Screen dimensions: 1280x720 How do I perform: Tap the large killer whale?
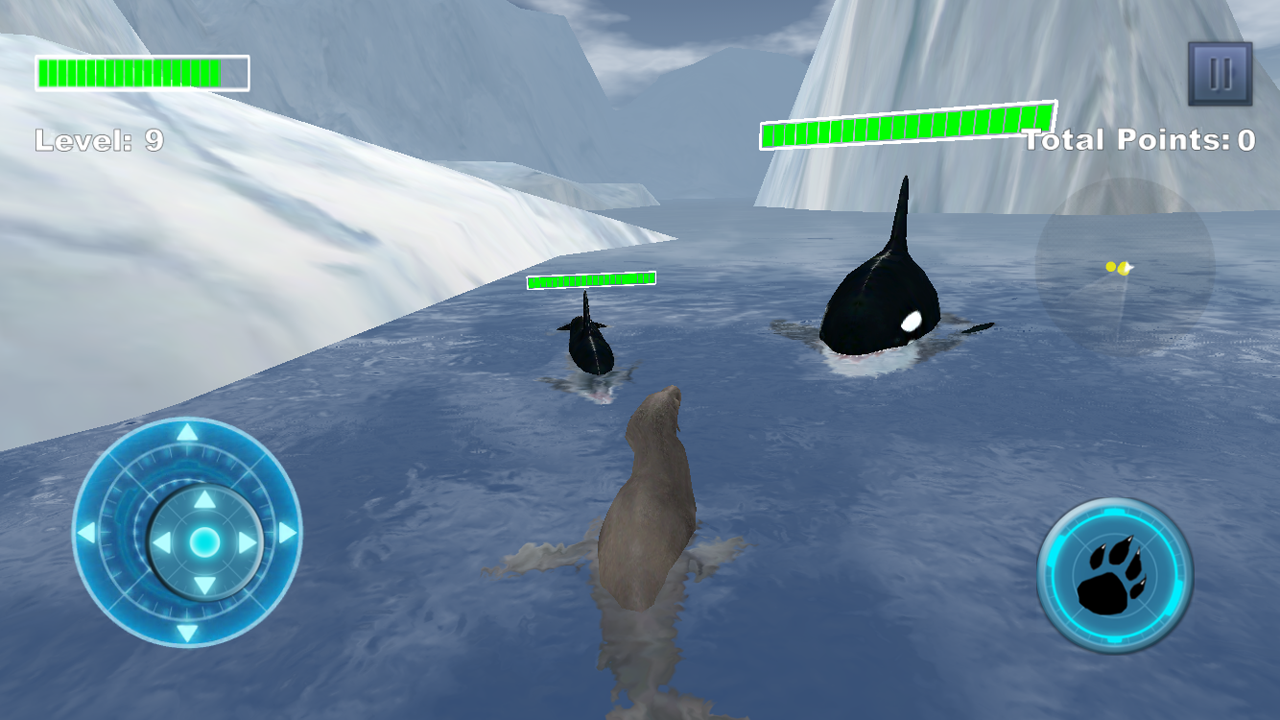click(880, 300)
